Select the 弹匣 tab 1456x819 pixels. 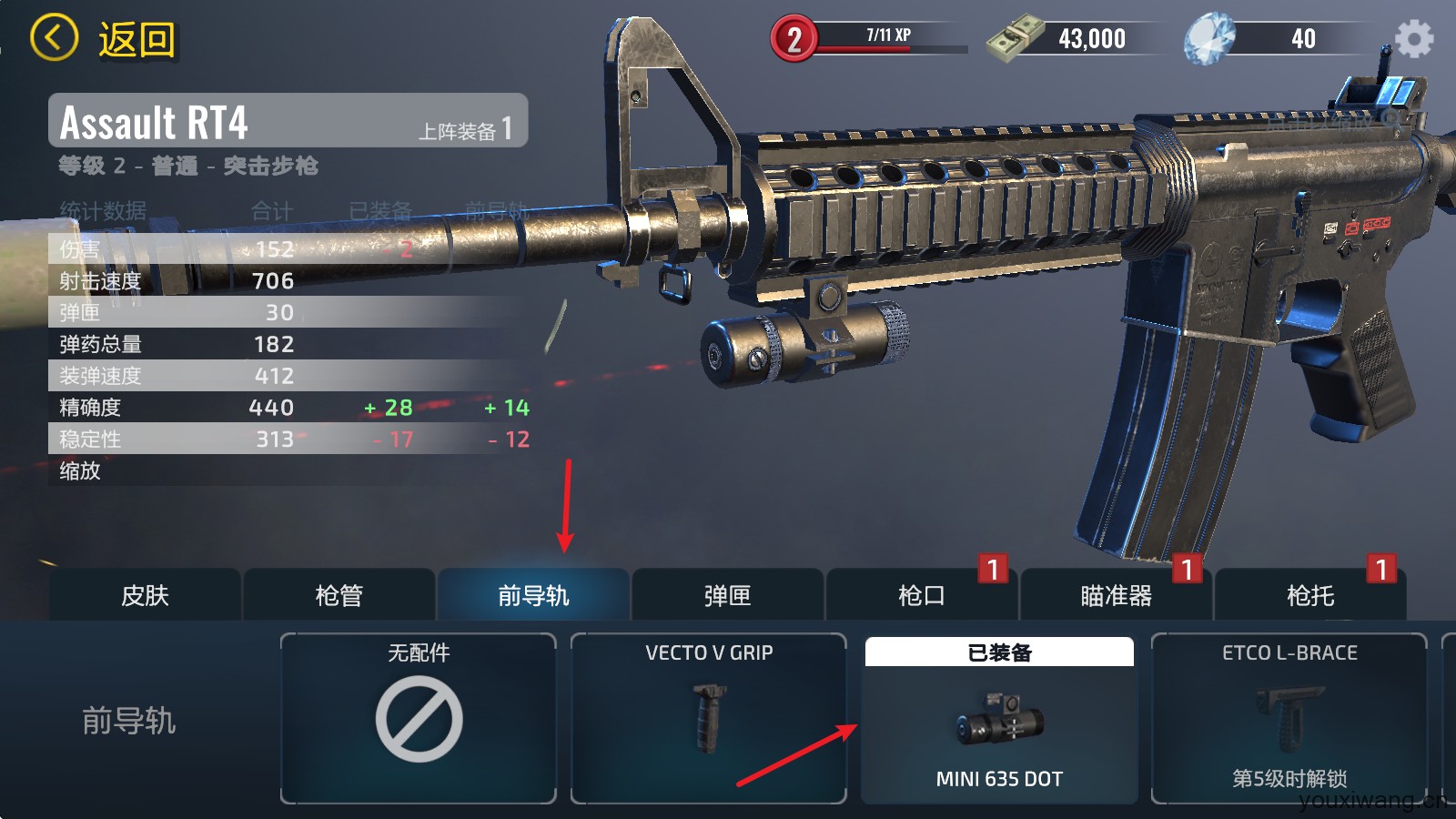click(727, 595)
